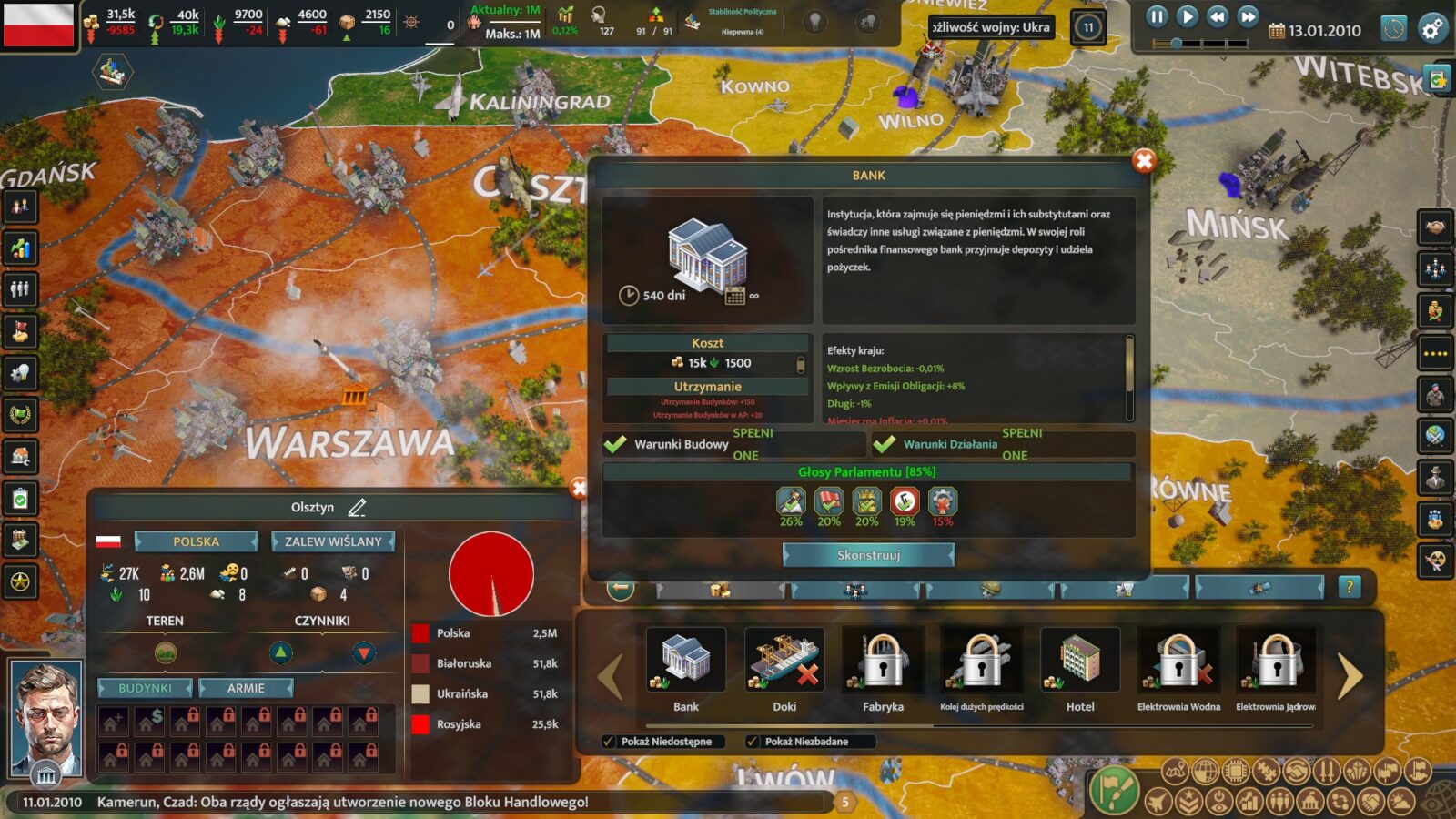Start game time with play button
The width and height of the screenshot is (1456, 819).
(1187, 16)
